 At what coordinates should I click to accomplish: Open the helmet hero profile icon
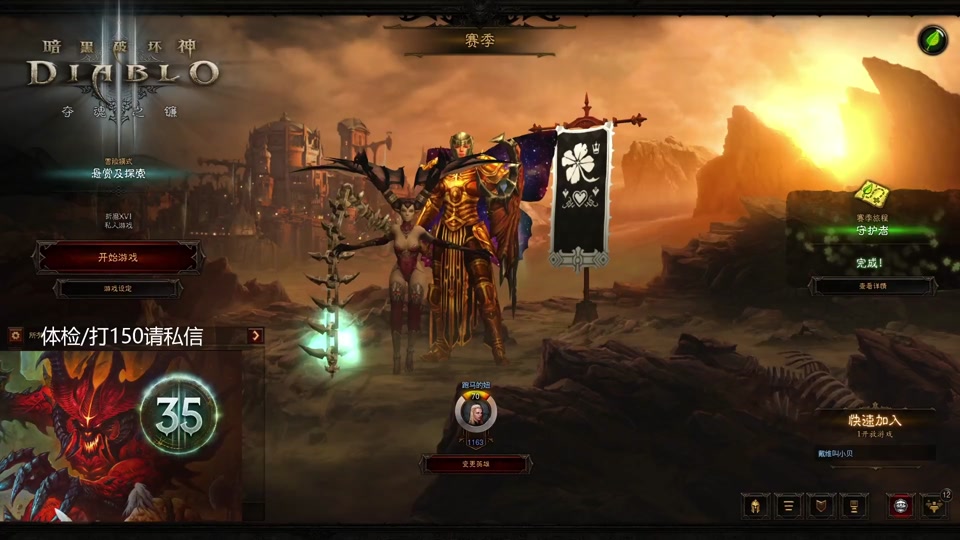click(755, 505)
